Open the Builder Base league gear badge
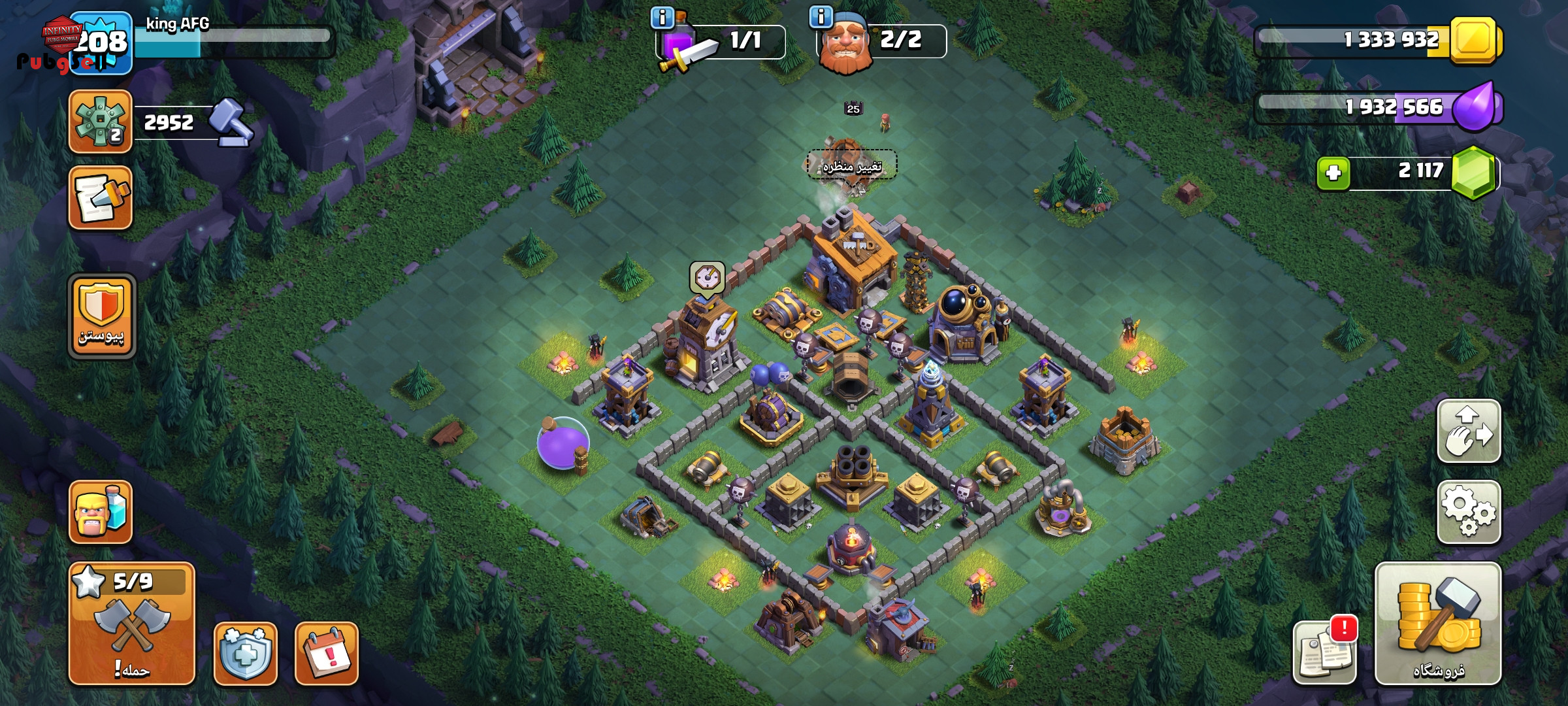This screenshot has width=1568, height=706. (x=100, y=122)
